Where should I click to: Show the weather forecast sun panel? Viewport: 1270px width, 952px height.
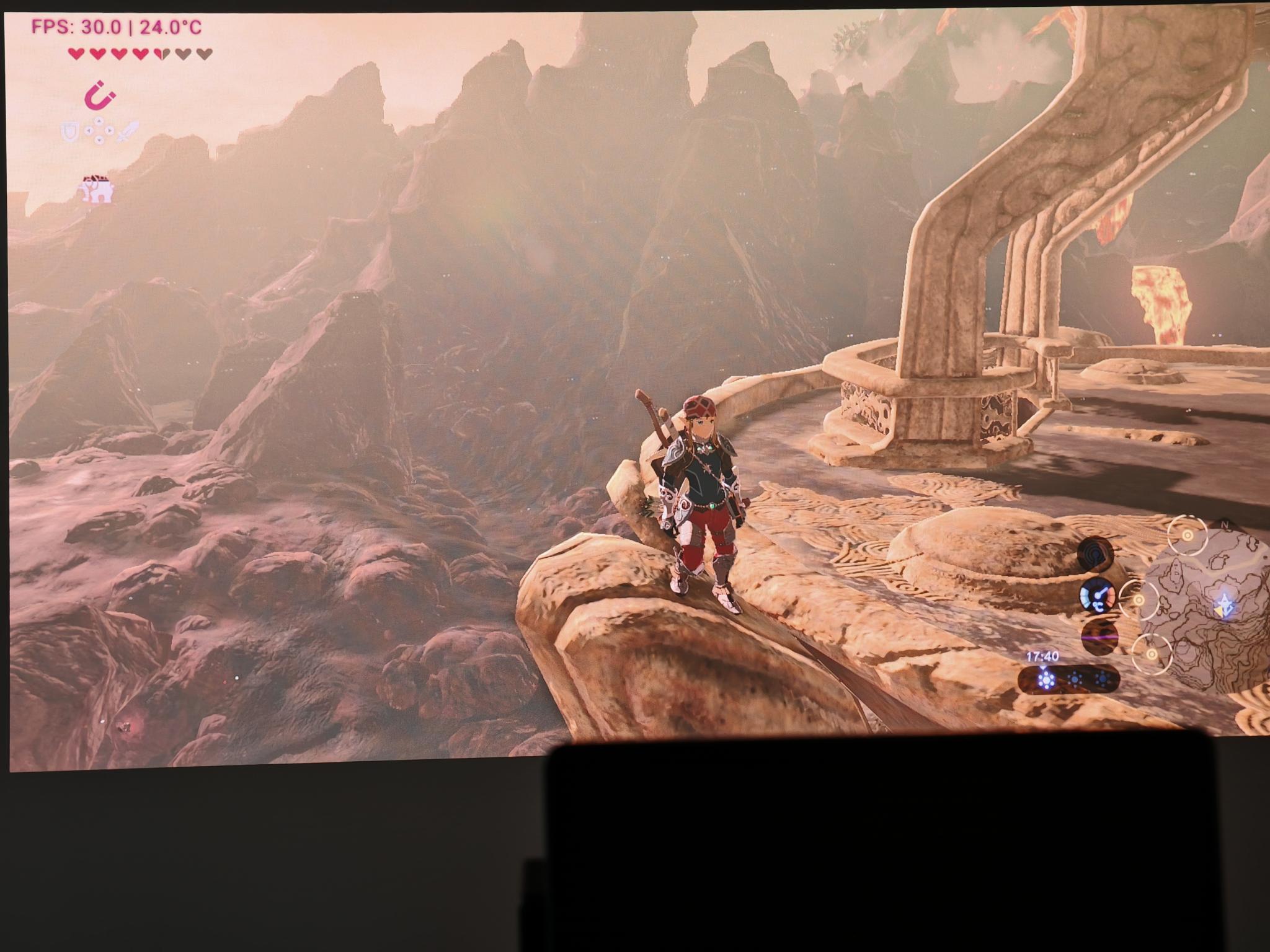point(1070,679)
